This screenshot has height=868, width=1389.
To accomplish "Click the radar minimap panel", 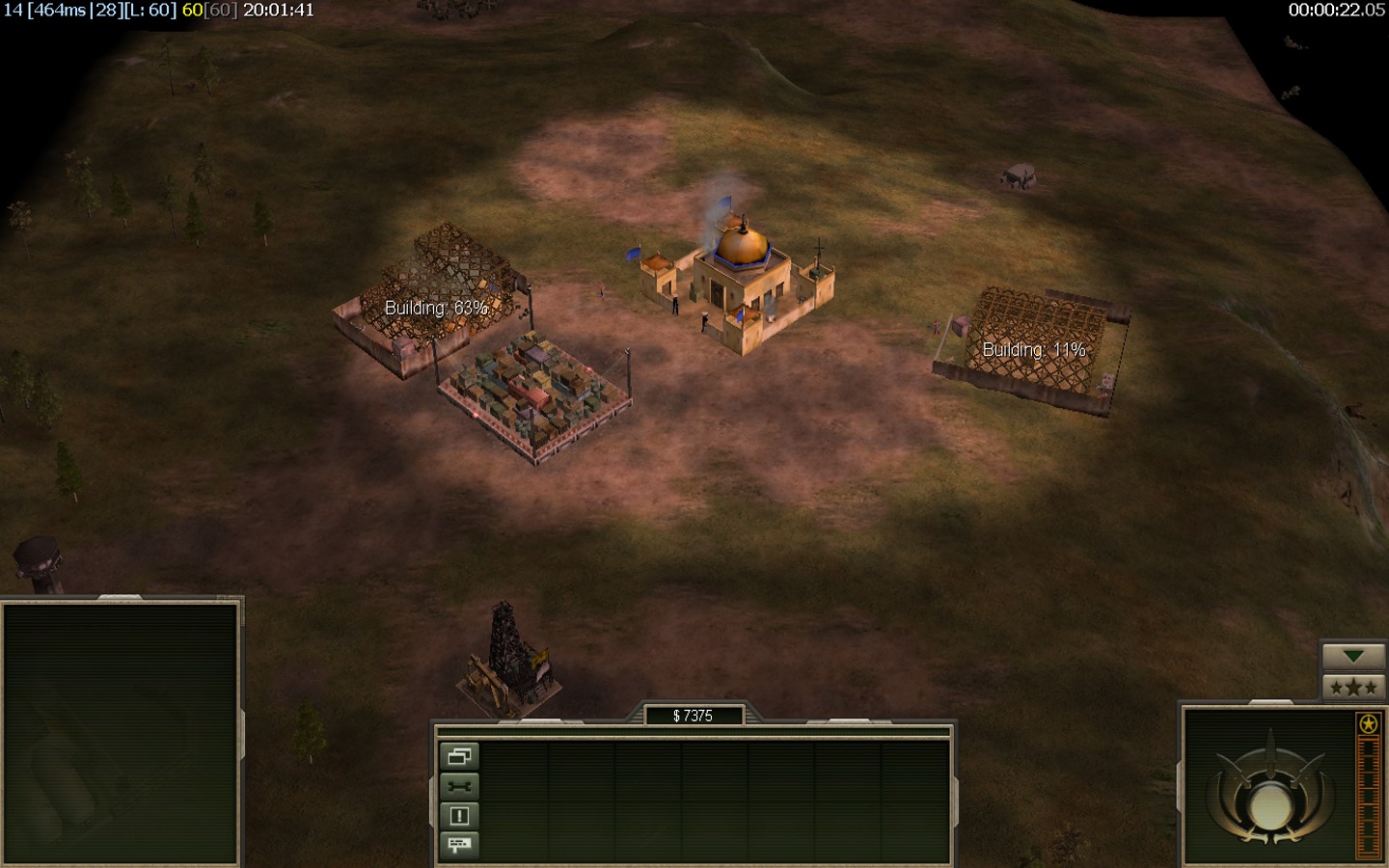I will coord(121,733).
